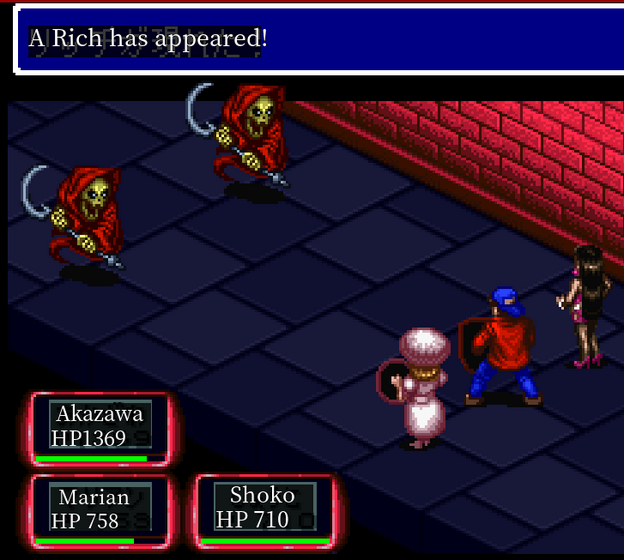
Task: Choose Shoko's party status panel
Action: tap(264, 510)
